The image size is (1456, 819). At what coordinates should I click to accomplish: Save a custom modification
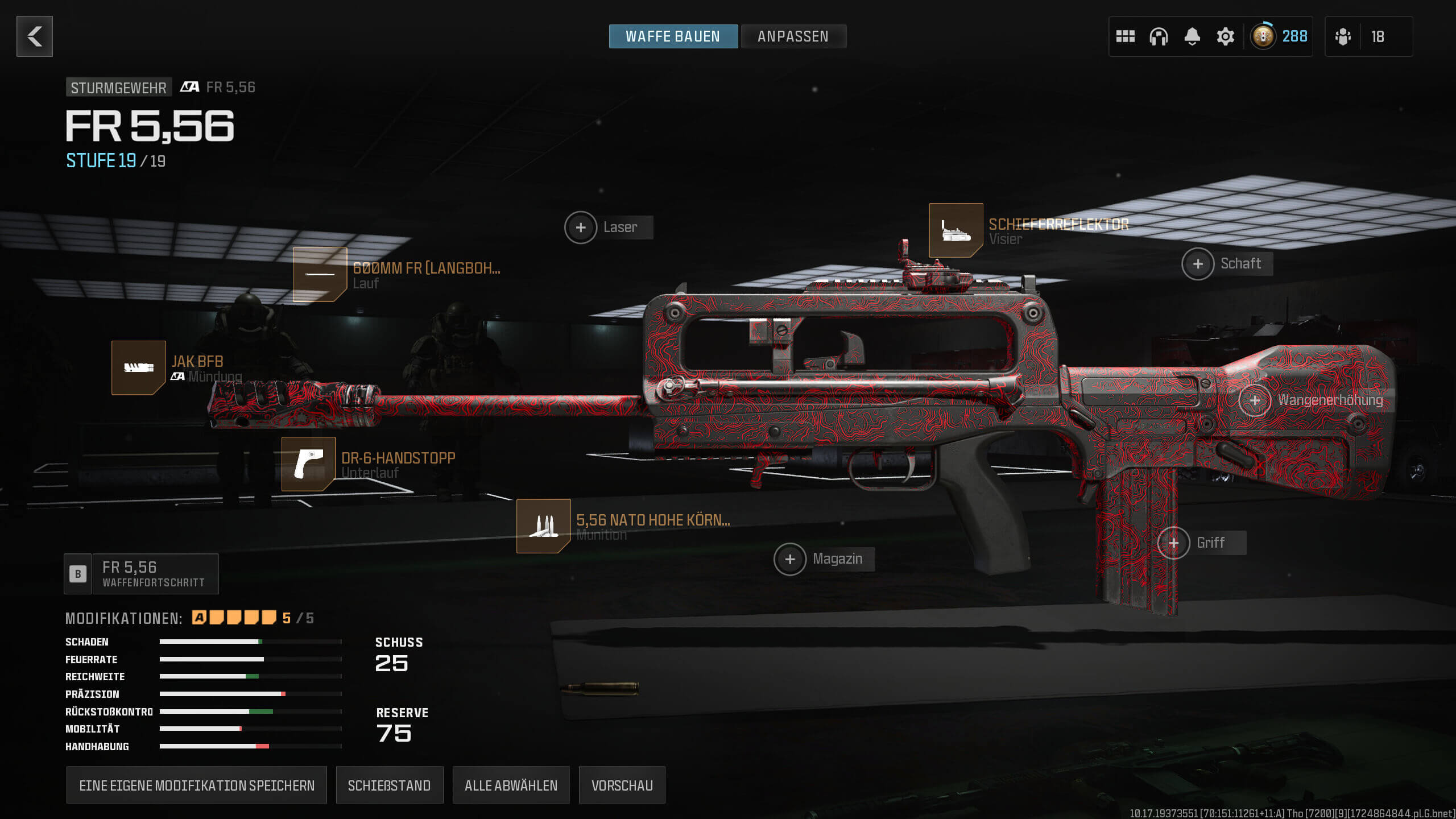pyautogui.click(x=196, y=785)
